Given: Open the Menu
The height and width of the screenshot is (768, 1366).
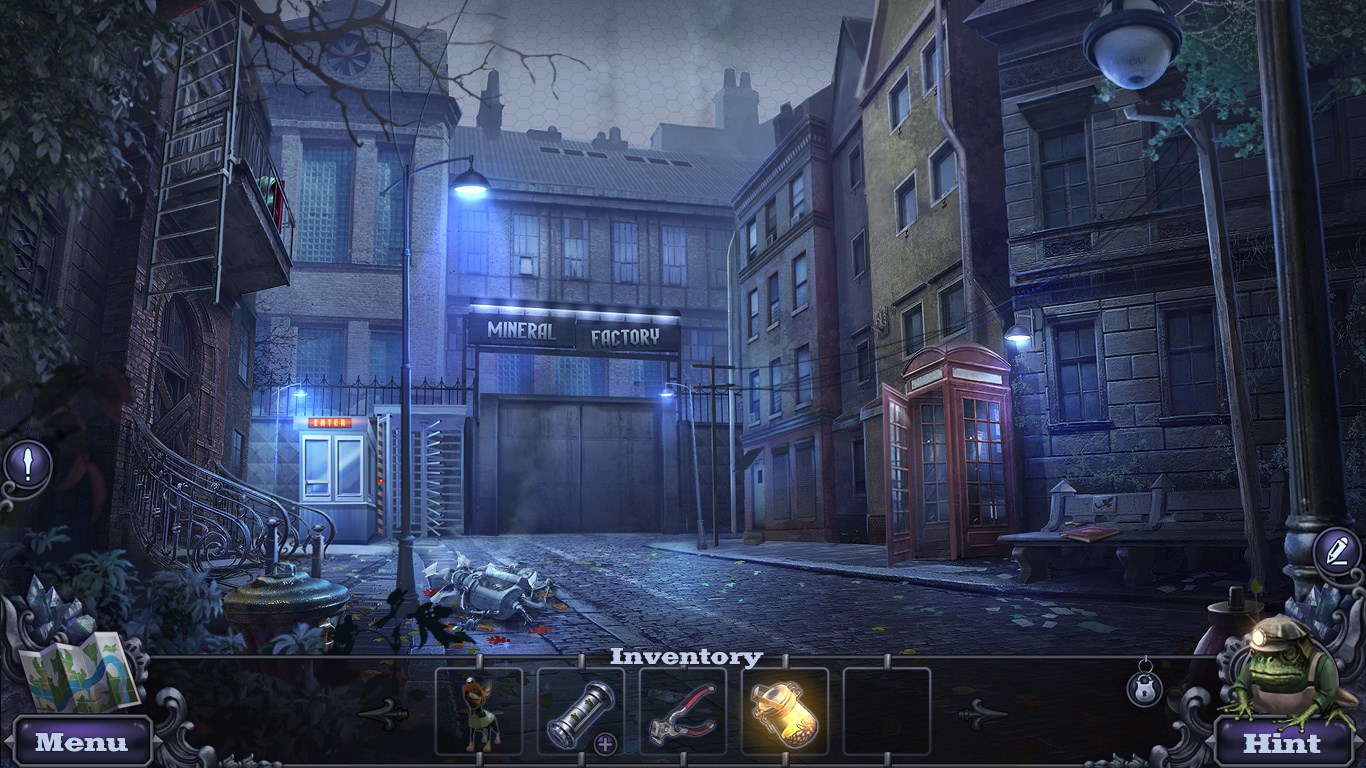Looking at the screenshot, I should pyautogui.click(x=82, y=742).
